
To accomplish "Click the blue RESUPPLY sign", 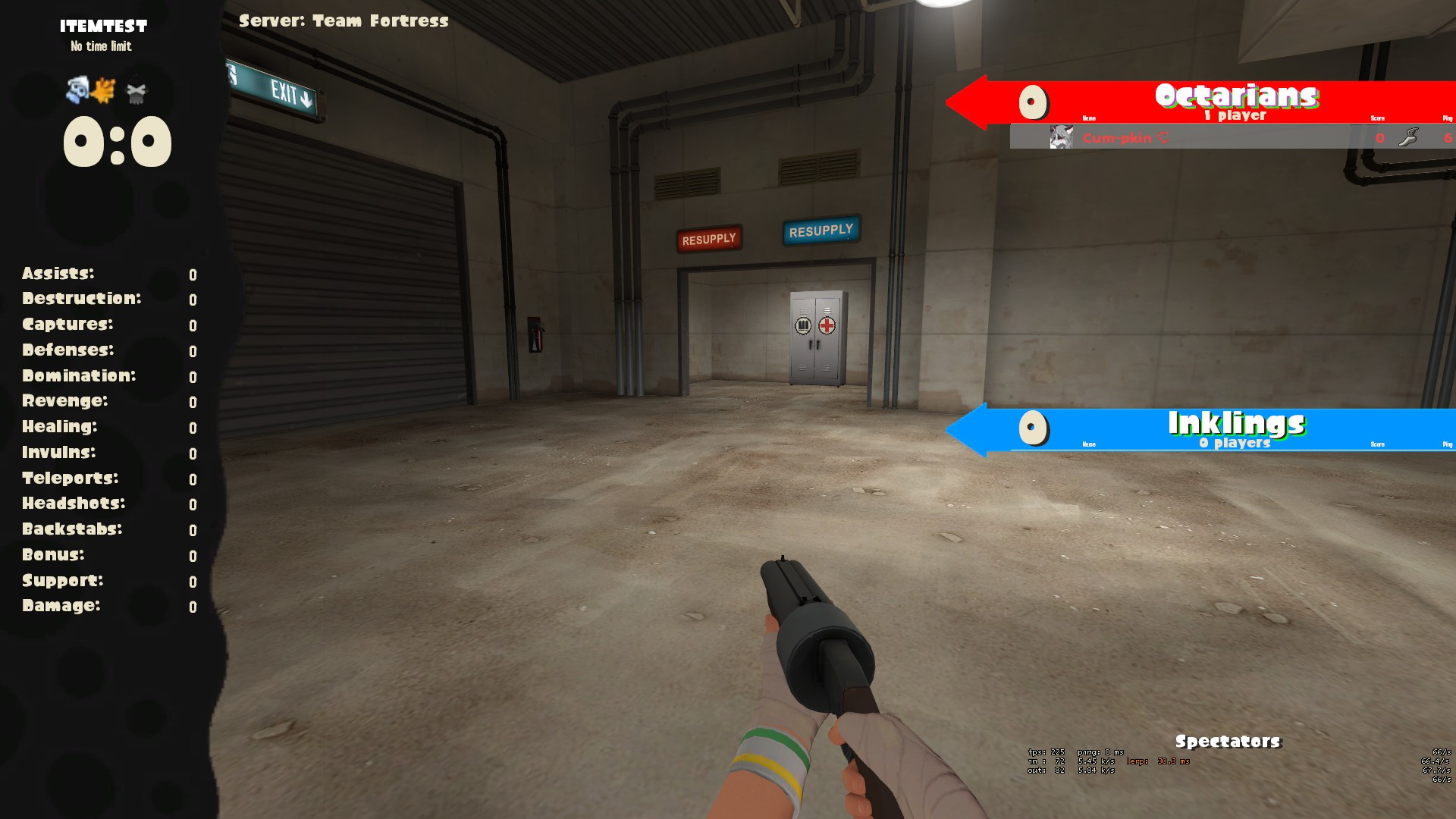I will click(821, 230).
